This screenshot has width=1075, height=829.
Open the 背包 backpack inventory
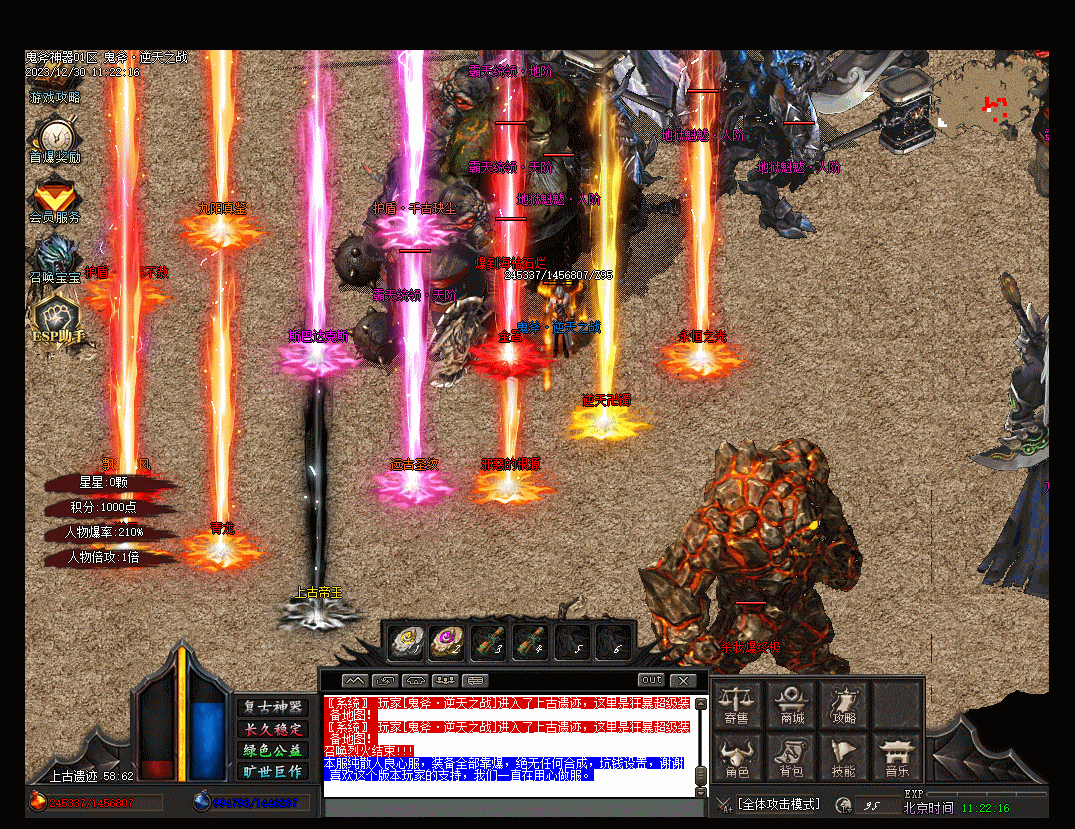pyautogui.click(x=792, y=757)
